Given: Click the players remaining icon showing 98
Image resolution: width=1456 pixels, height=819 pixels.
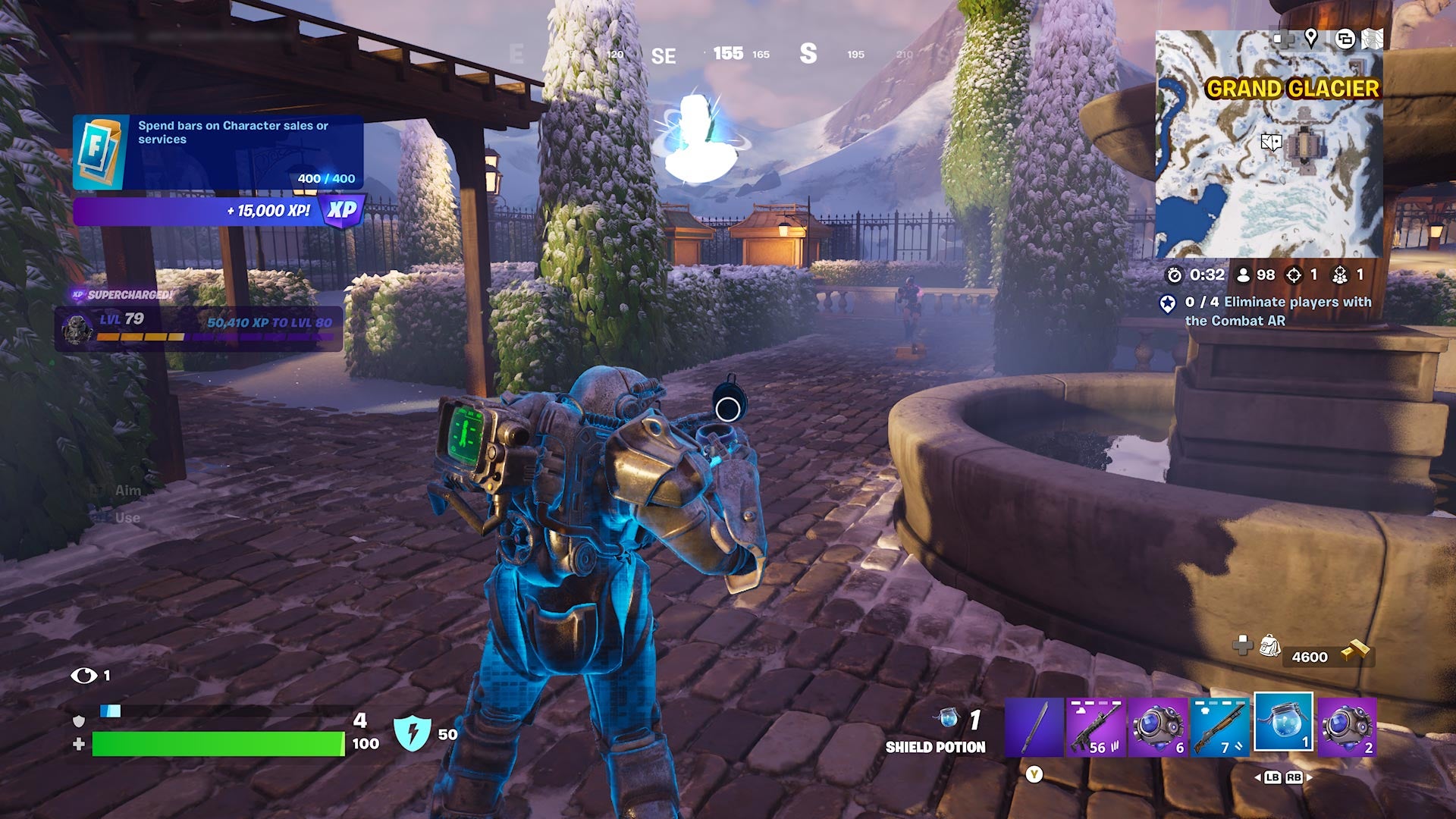Looking at the screenshot, I should tap(1244, 275).
